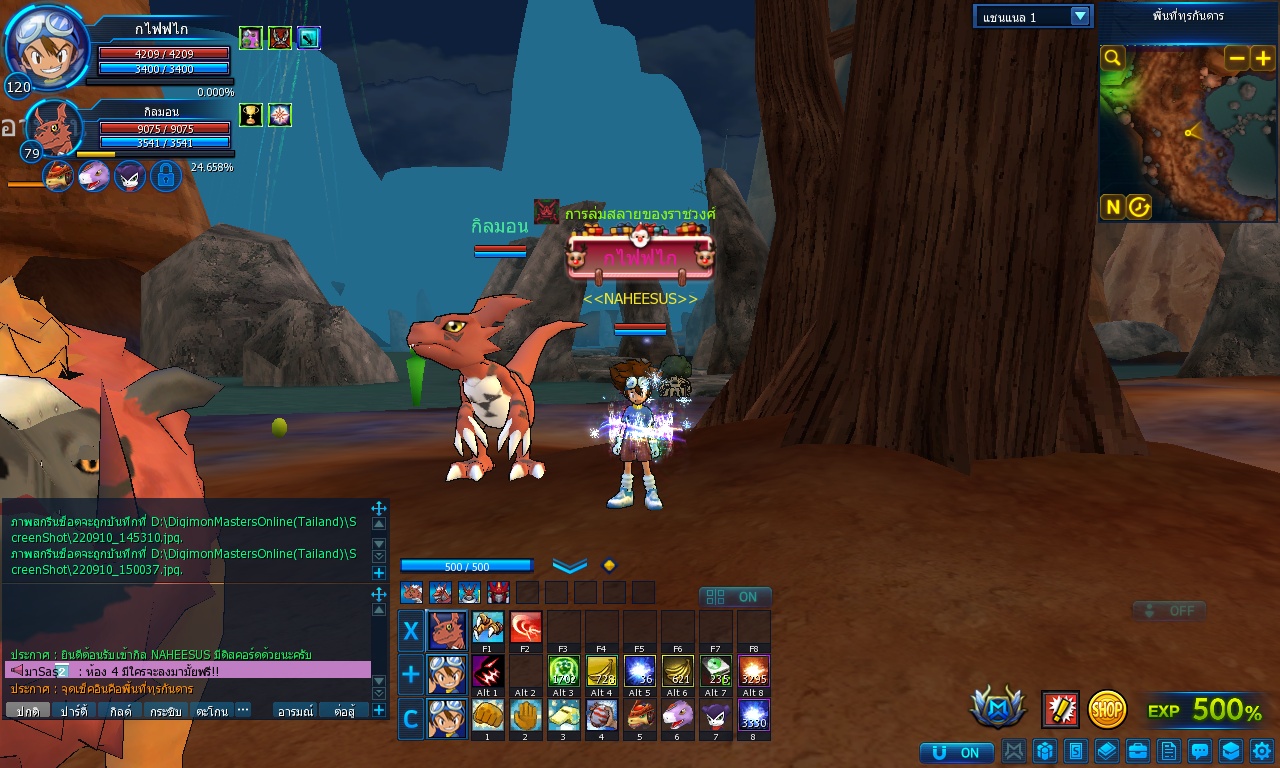Open the briefcase inventory icon
1280x768 pixels.
pyautogui.click(x=1137, y=750)
